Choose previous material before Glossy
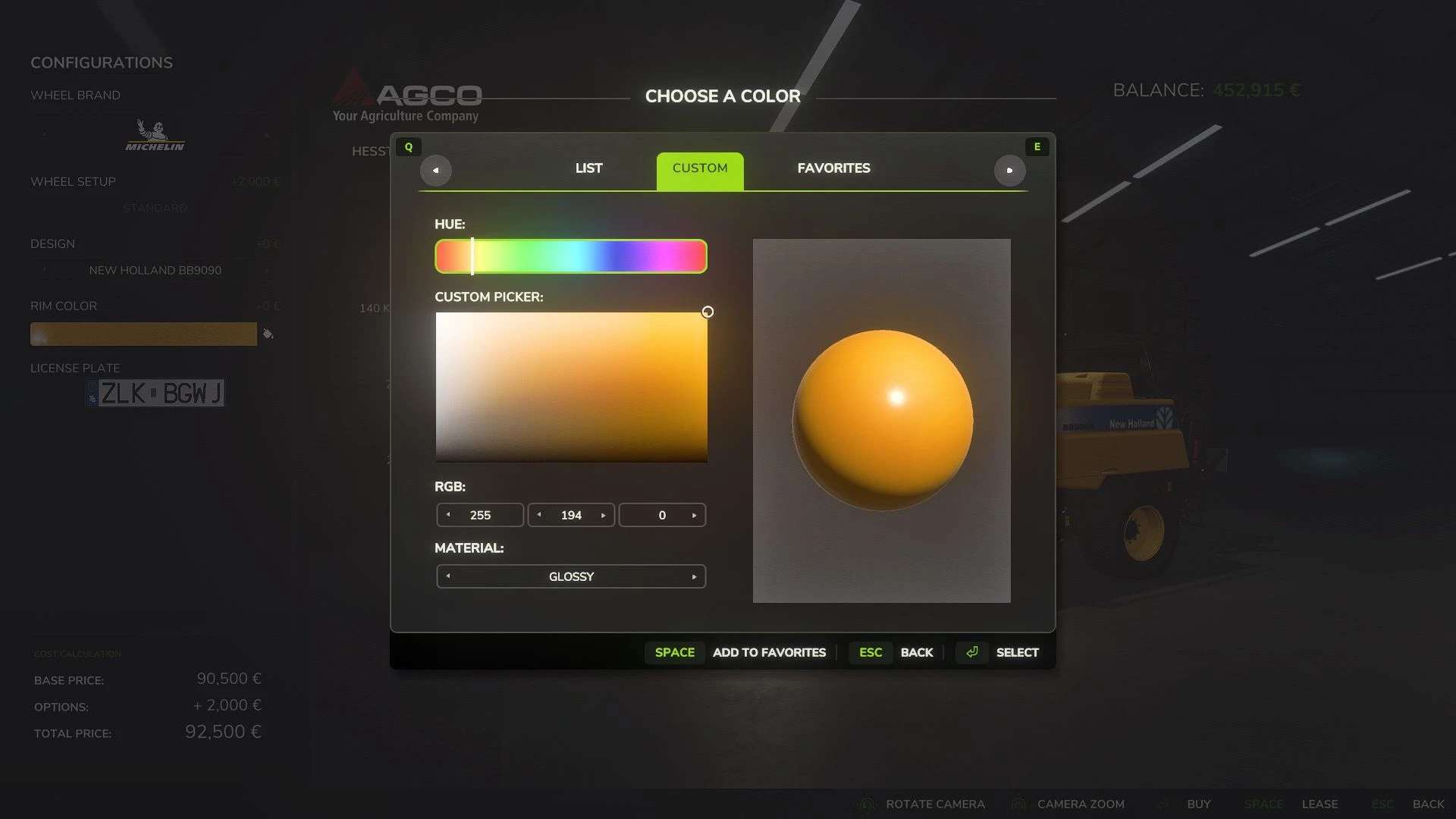 (x=448, y=576)
